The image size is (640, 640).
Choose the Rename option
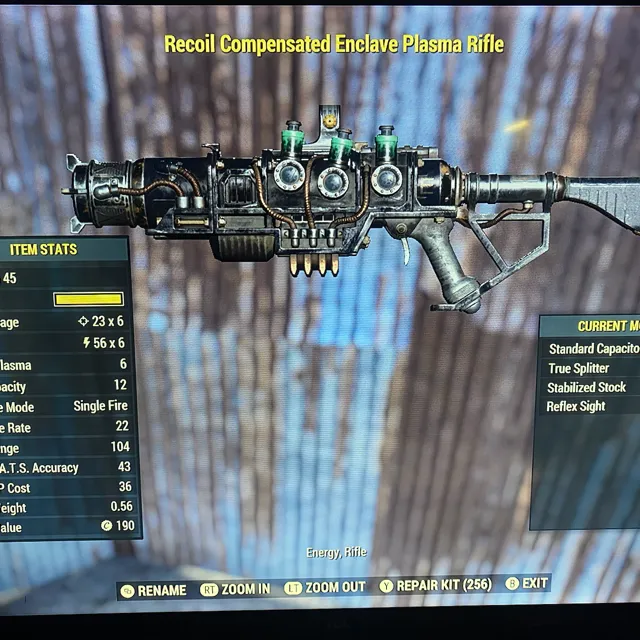pyautogui.click(x=154, y=590)
